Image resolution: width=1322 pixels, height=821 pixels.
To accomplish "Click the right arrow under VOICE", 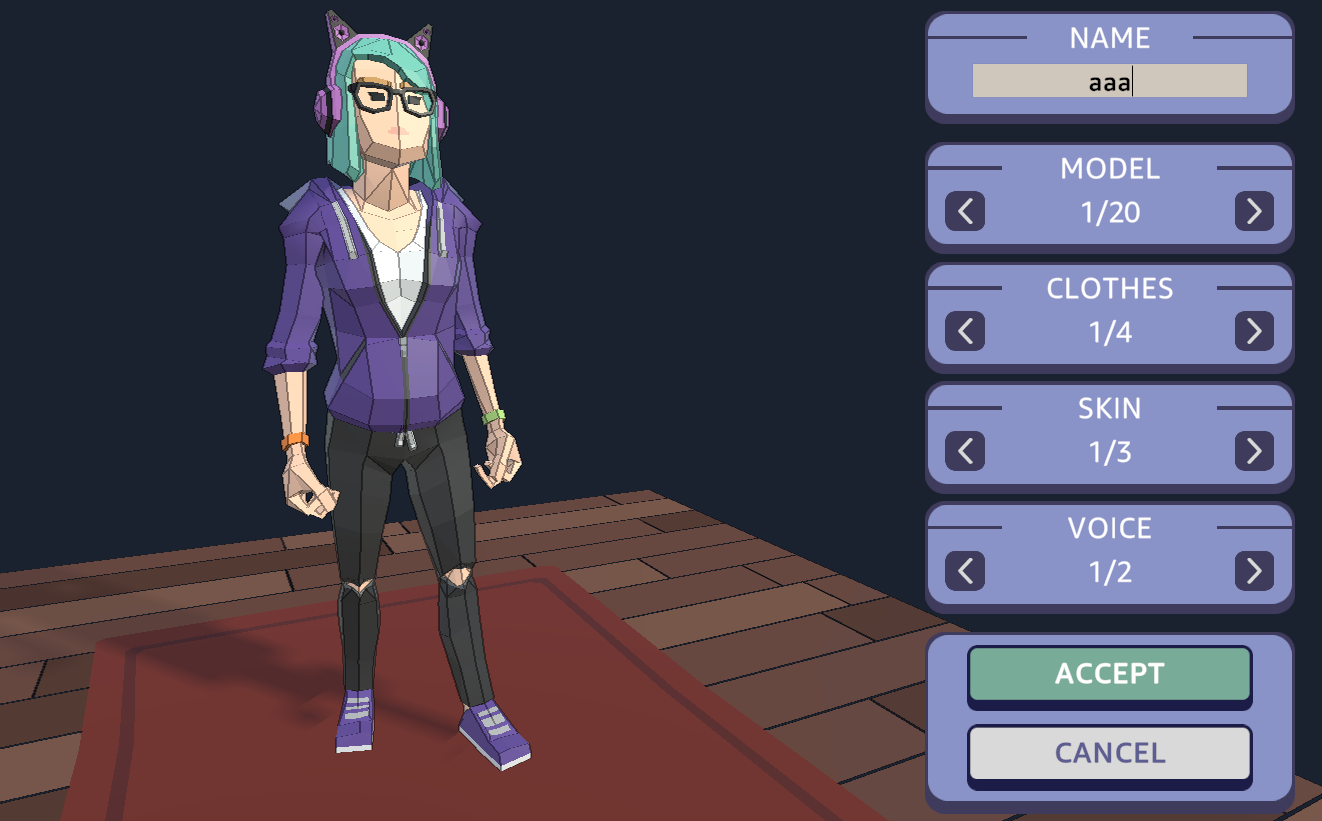I will 1256,571.
